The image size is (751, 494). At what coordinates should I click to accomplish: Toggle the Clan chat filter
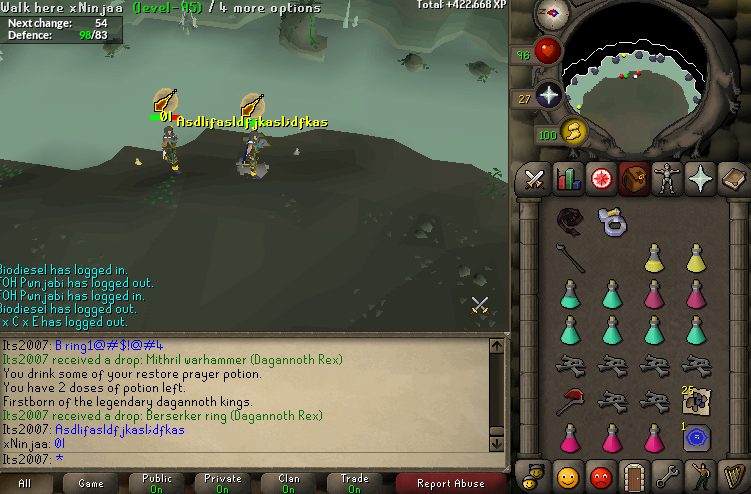288,483
